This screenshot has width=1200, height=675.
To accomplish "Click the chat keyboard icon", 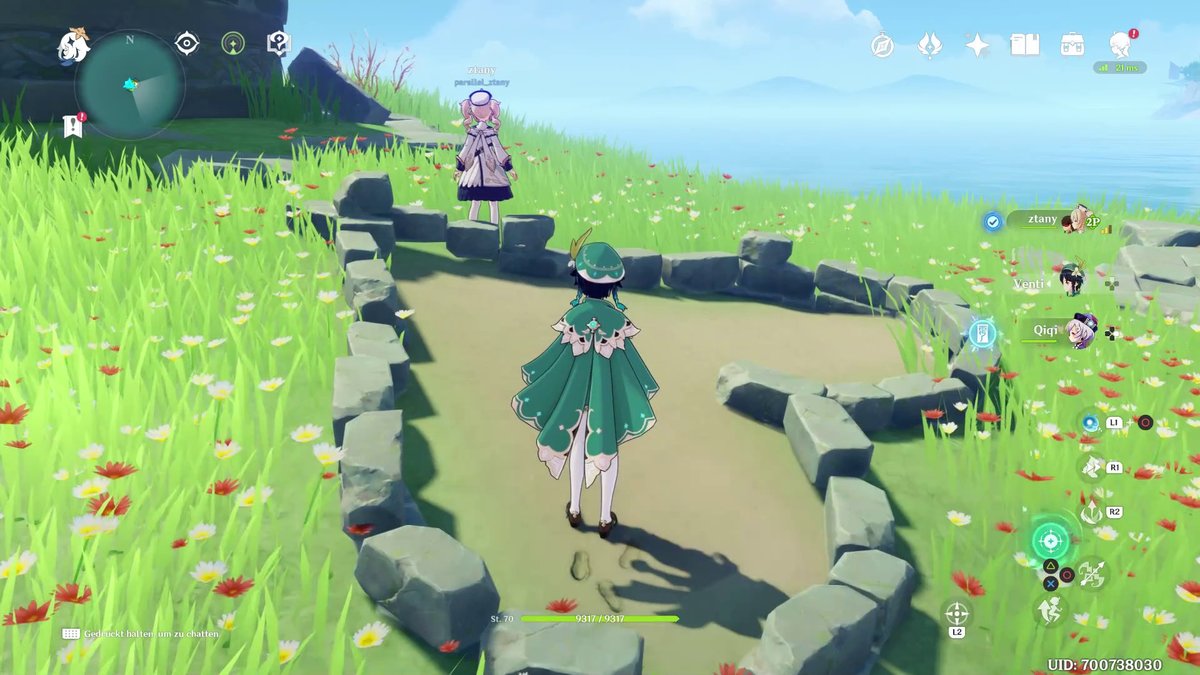I will 71,633.
